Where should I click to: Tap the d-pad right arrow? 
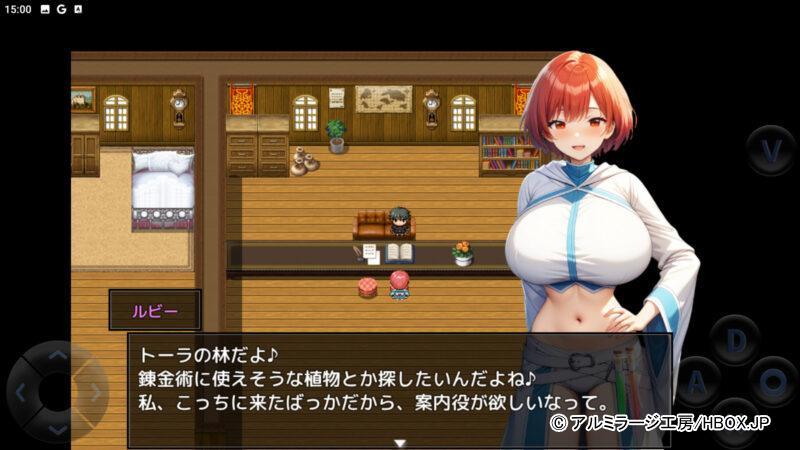pos(93,391)
